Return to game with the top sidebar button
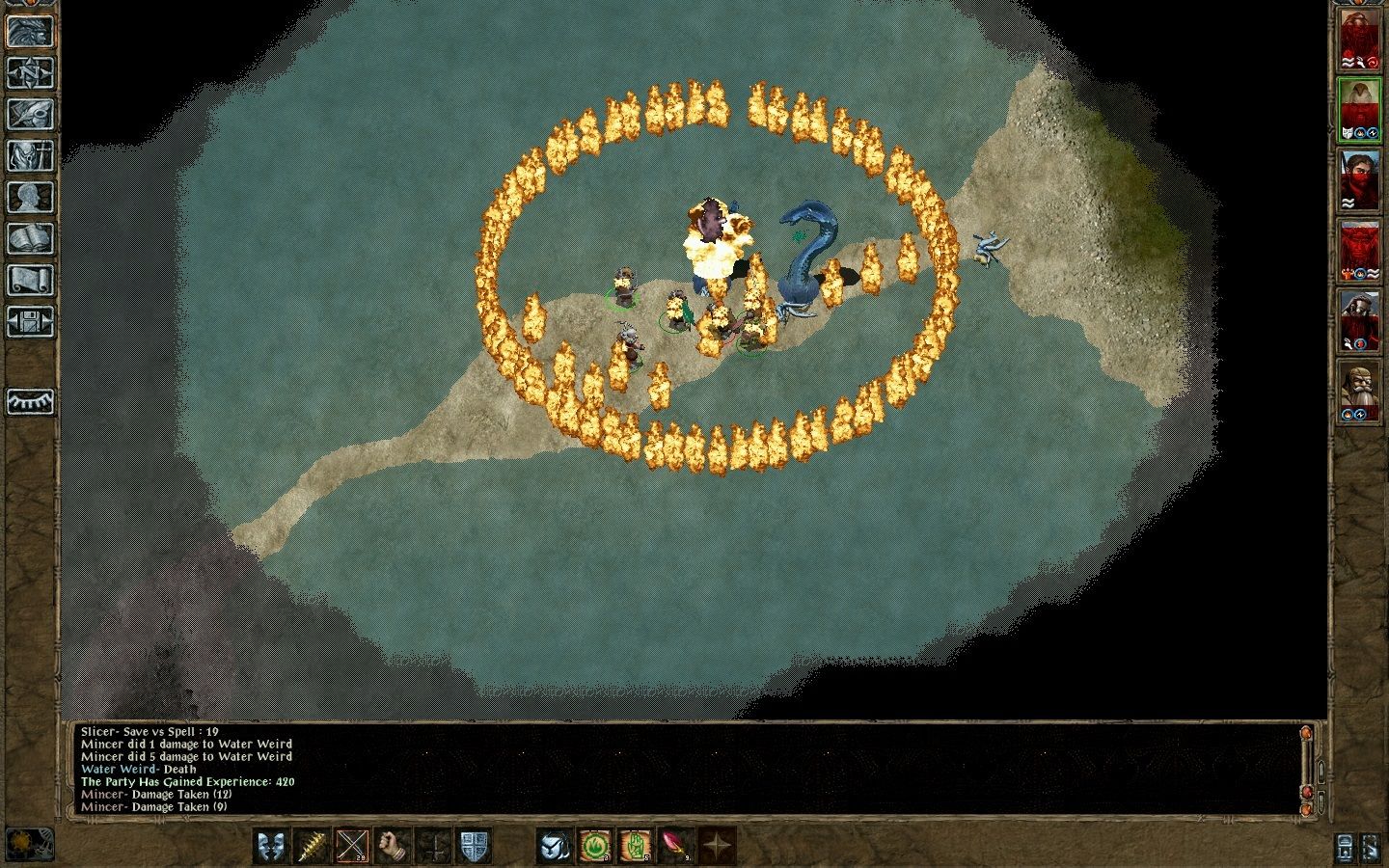This screenshot has height=868, width=1389. pyautogui.click(x=30, y=31)
